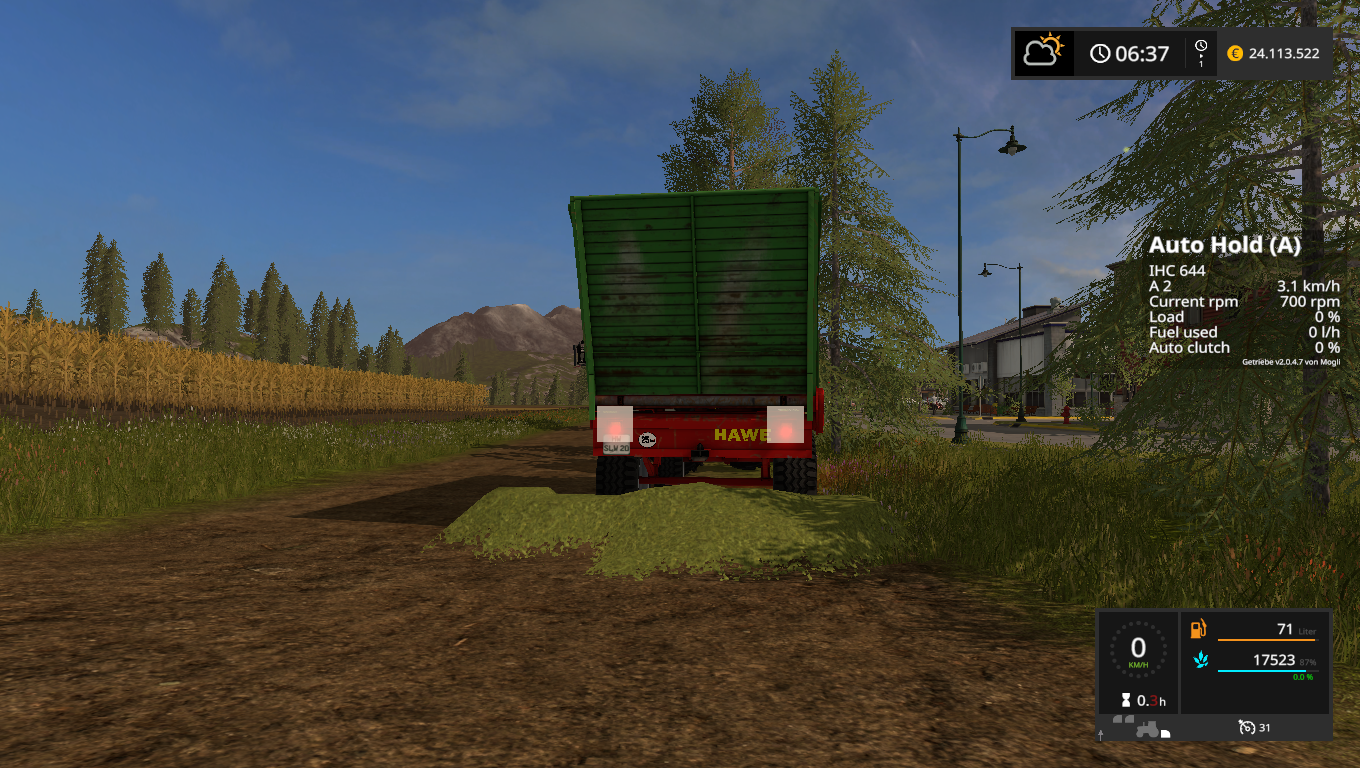Select the tractor vehicle schema icon
1360x768 pixels.
(1138, 730)
